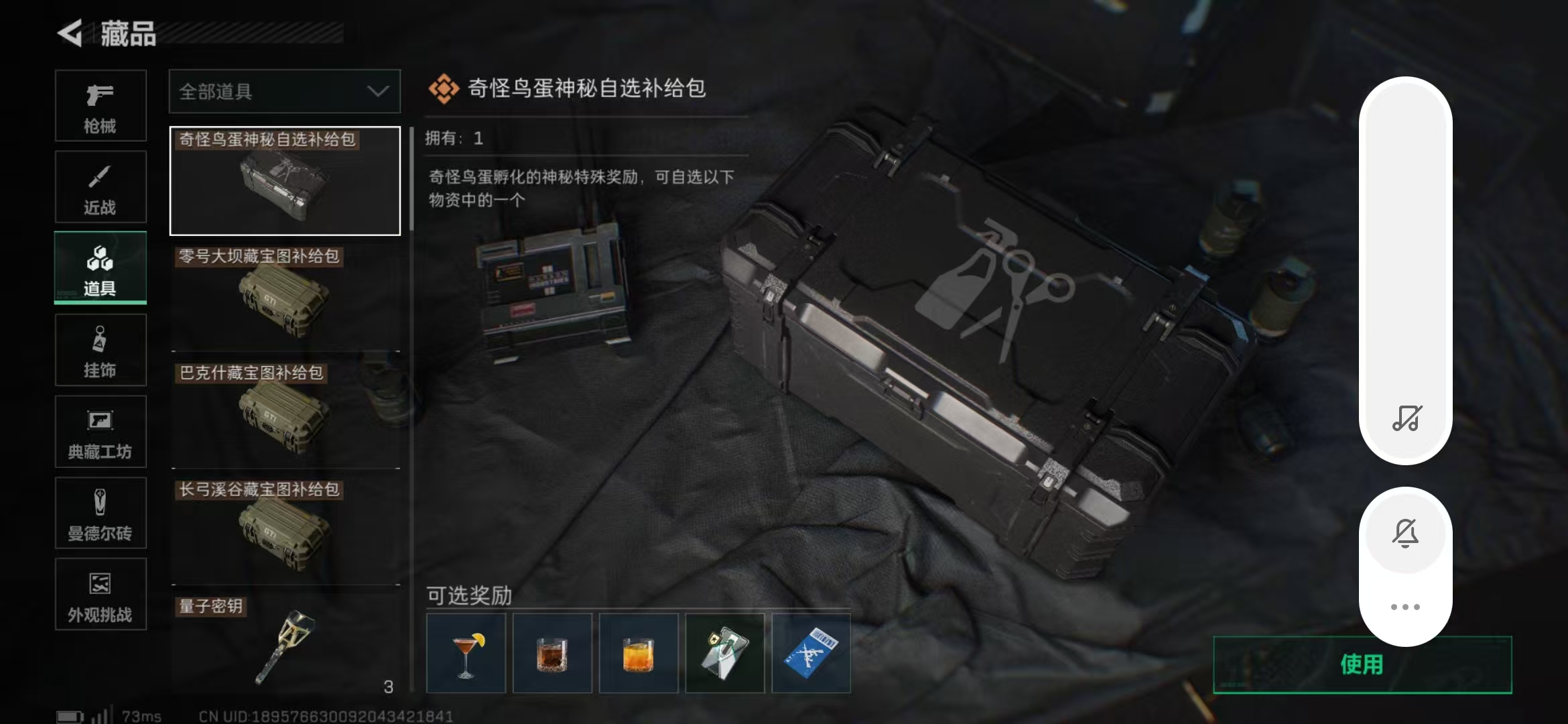Click the orange diamond icon beside the item title

(x=444, y=88)
